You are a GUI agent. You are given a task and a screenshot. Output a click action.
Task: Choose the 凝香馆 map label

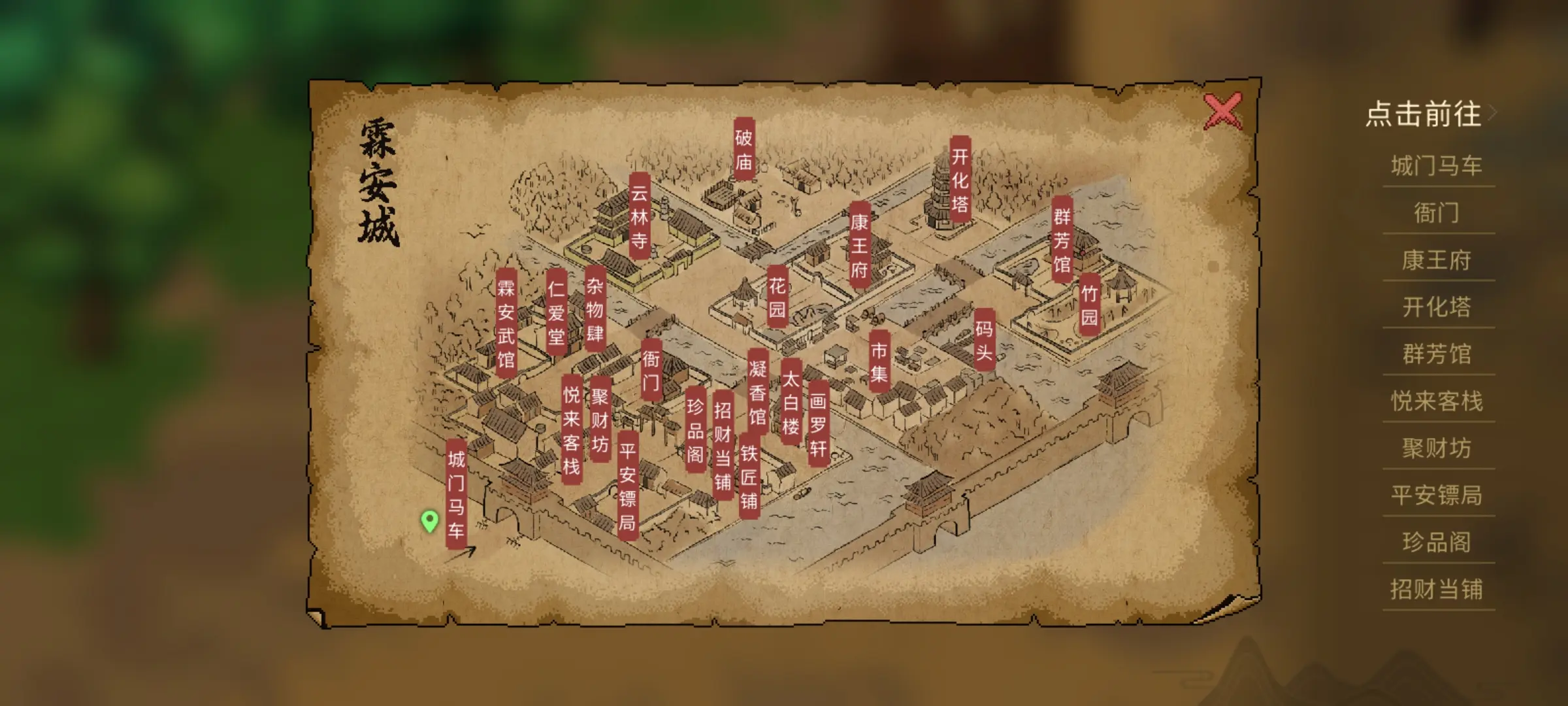(x=757, y=392)
